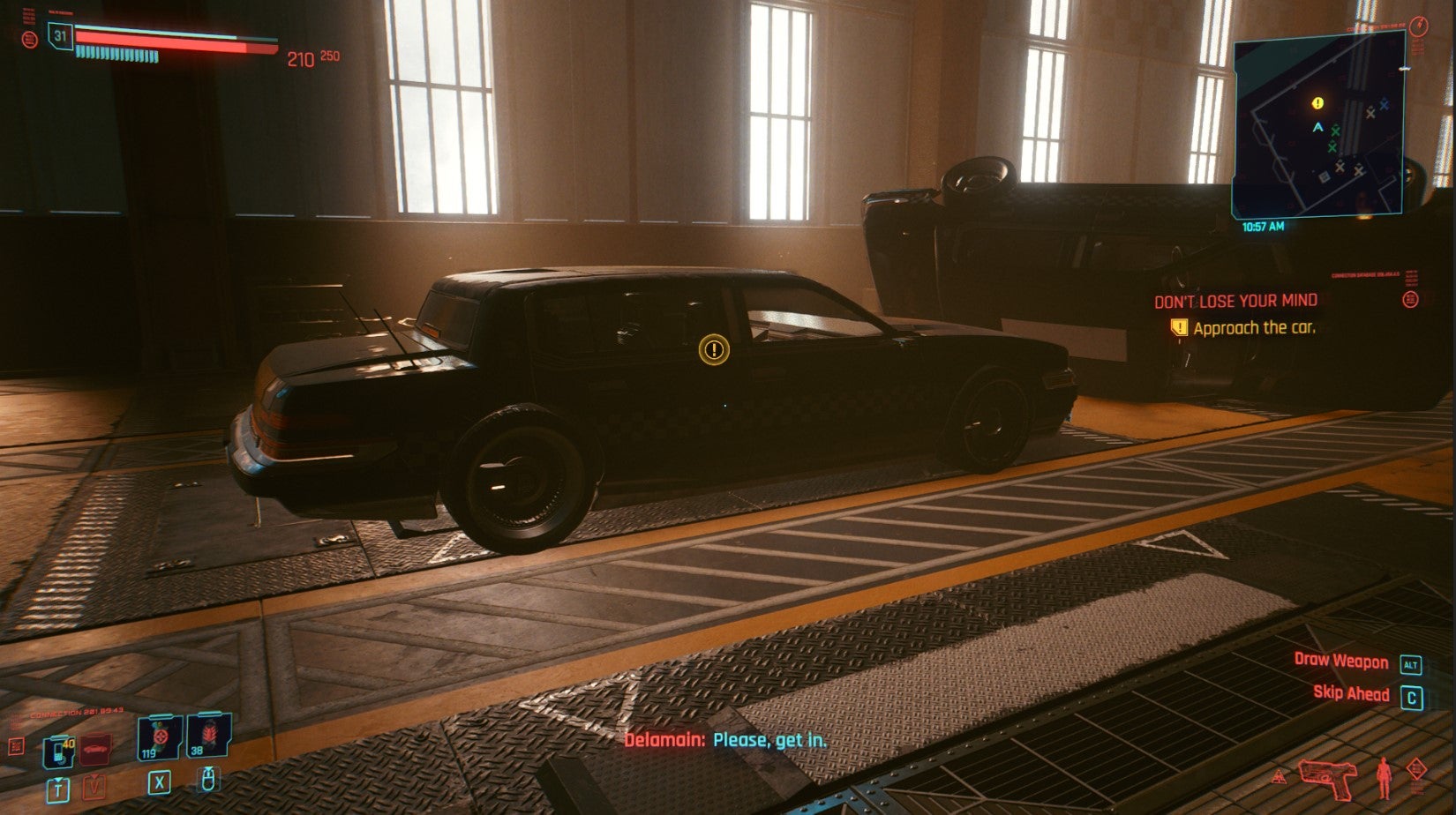Click the objective marker on the car

click(x=713, y=350)
